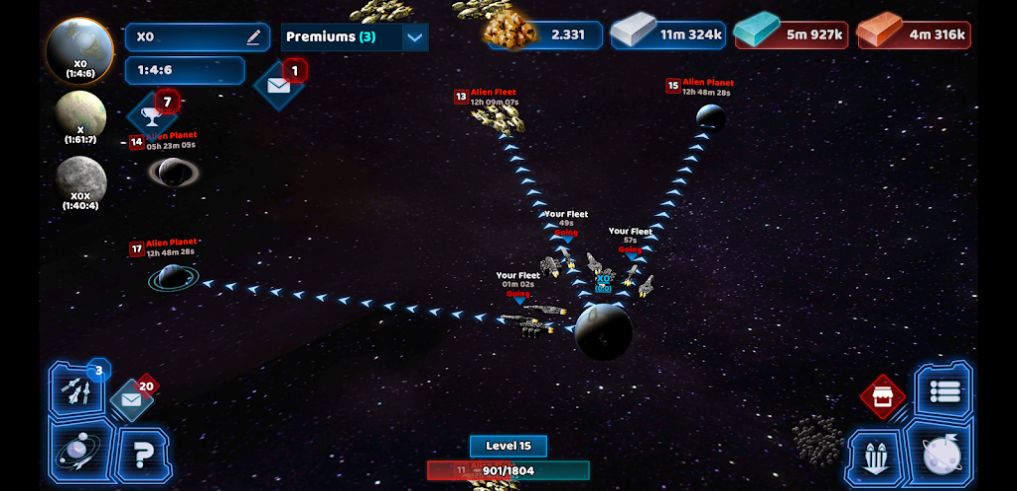
Task: Expand the Premiums dropdown
Action: pyautogui.click(x=414, y=37)
